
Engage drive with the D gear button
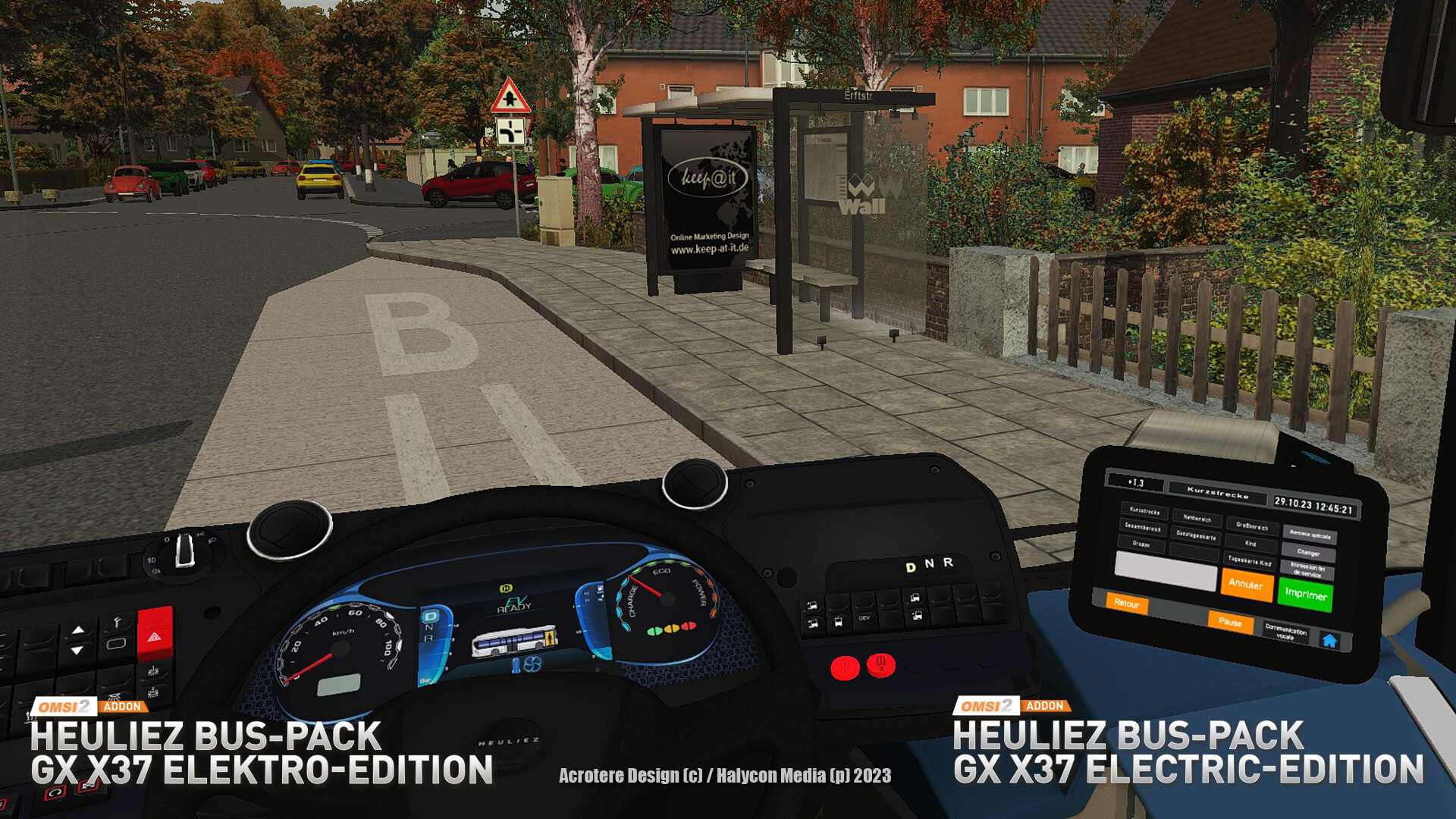[x=910, y=567]
